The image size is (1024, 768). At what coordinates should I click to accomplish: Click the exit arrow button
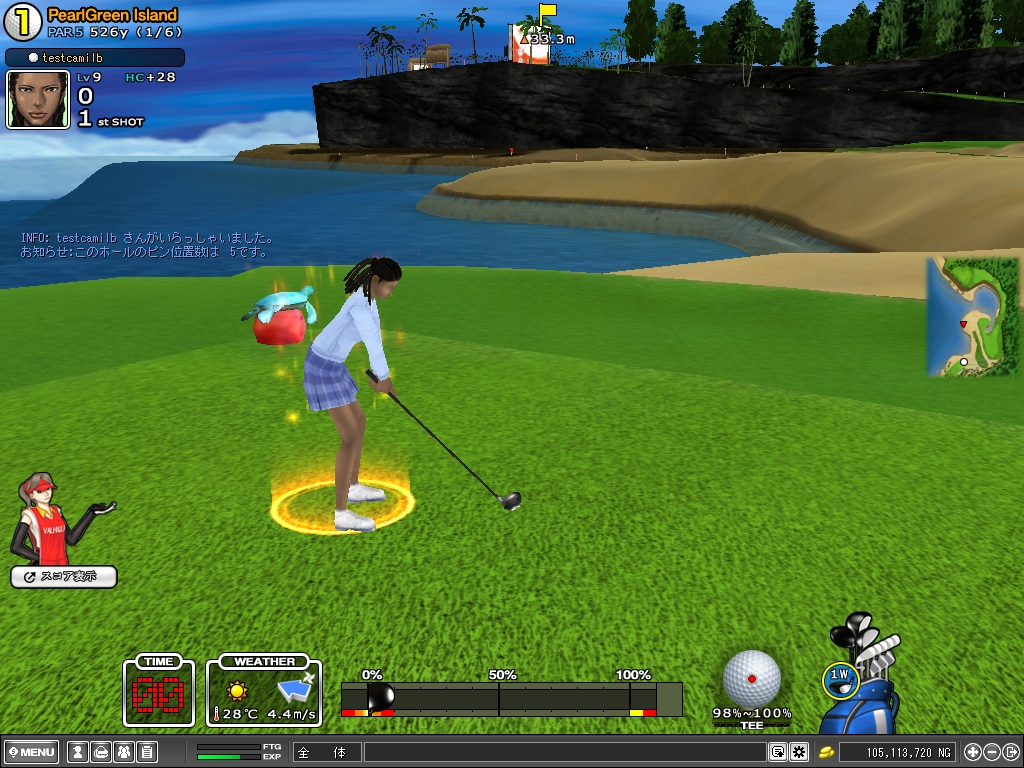point(1010,752)
